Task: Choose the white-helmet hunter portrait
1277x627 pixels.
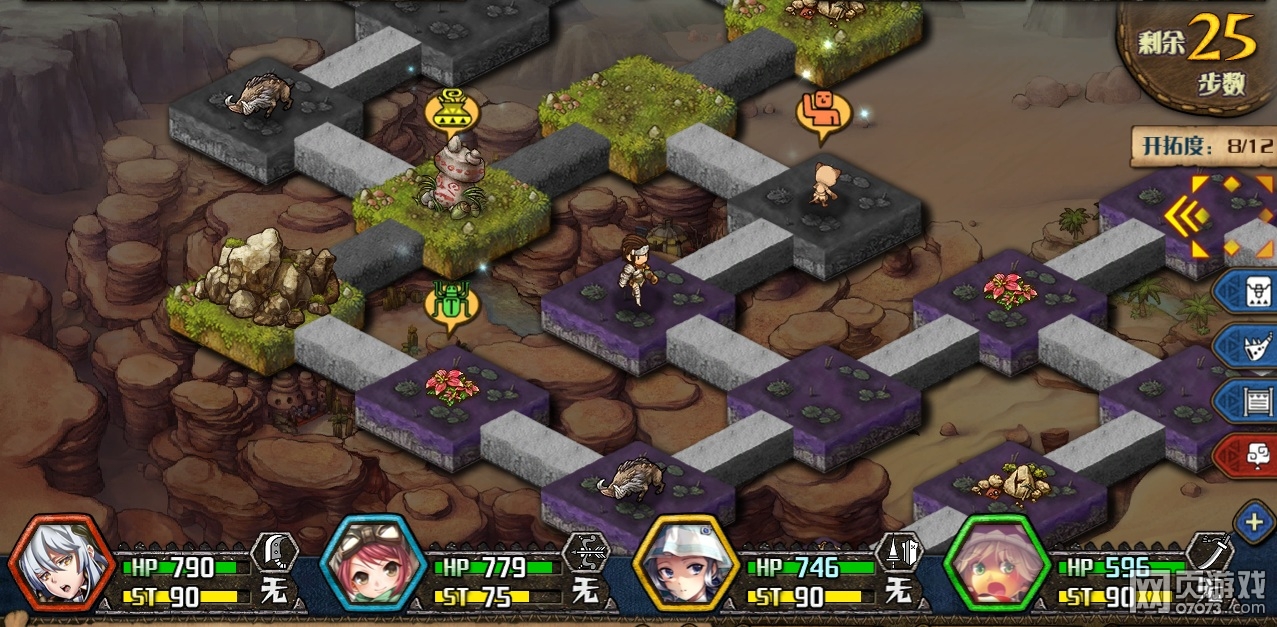Action: pos(683,564)
